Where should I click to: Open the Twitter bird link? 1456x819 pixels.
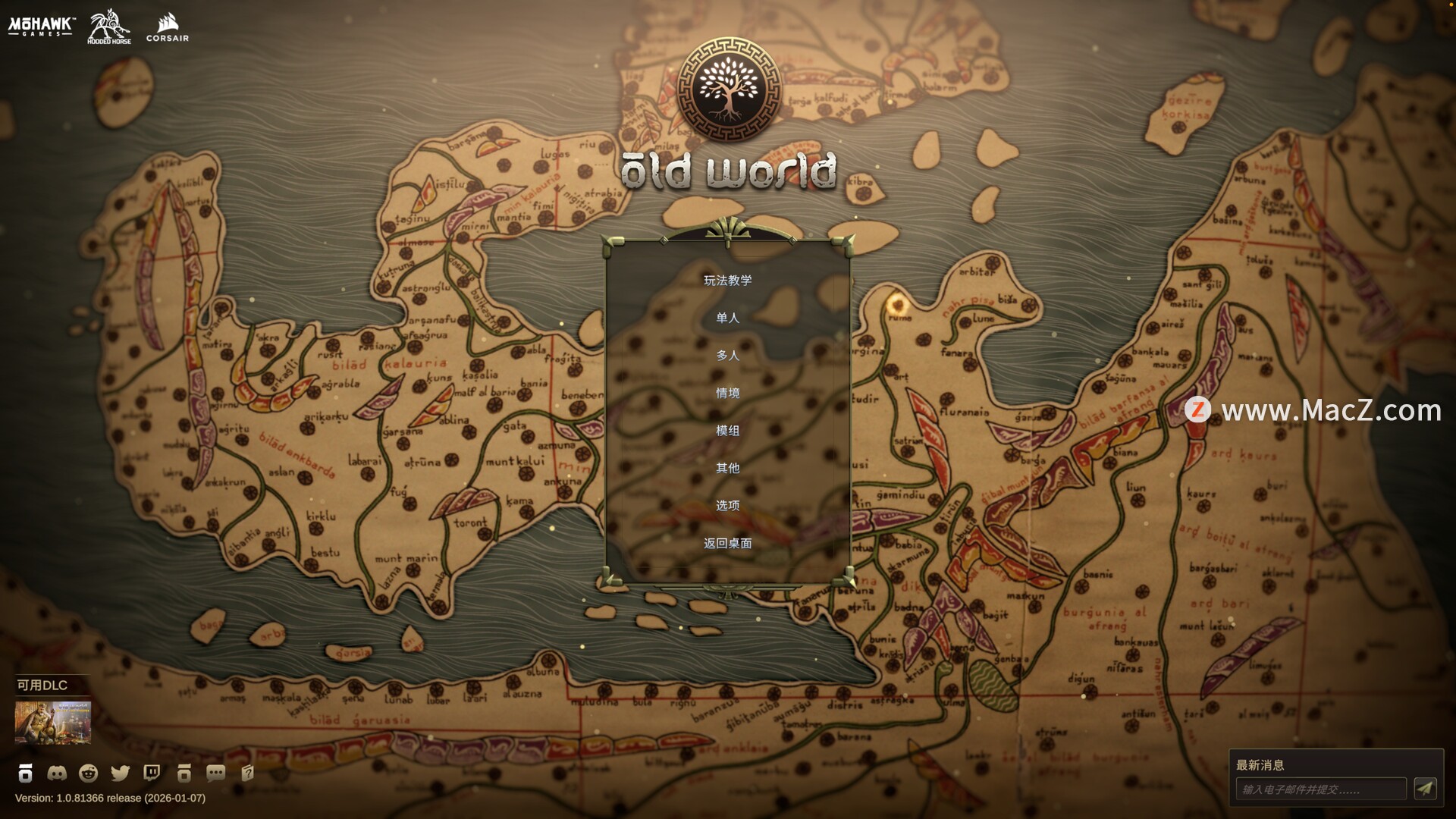121,773
